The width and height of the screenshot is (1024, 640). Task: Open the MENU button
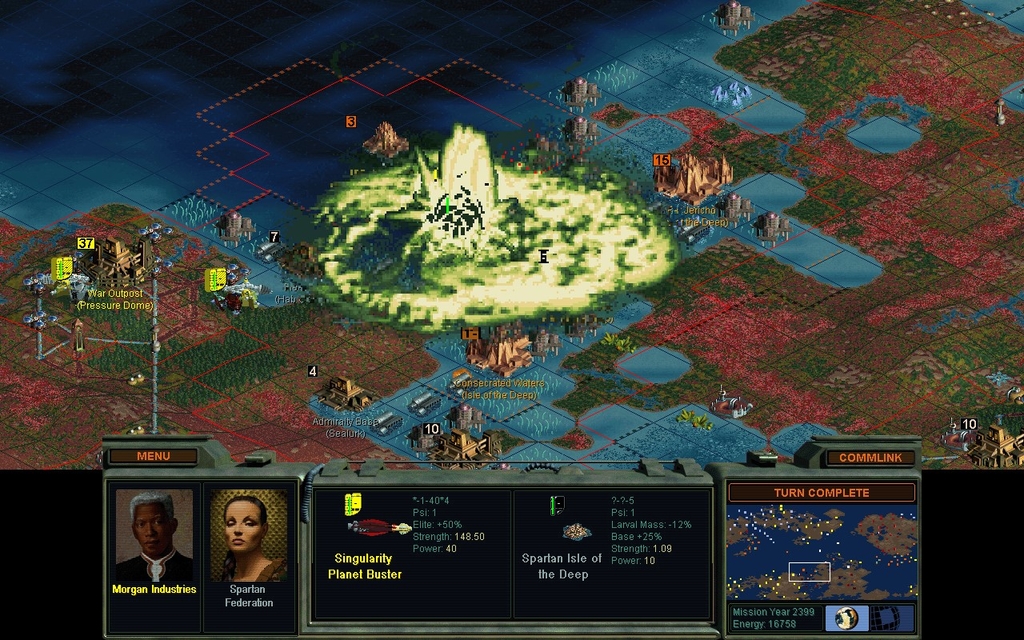(x=153, y=456)
